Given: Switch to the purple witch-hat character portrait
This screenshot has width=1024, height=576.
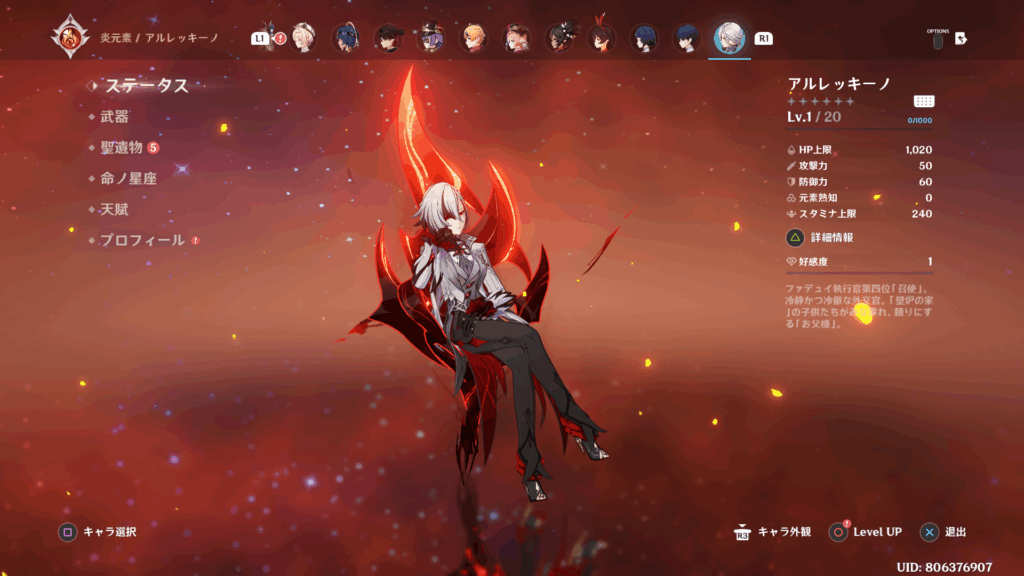Looking at the screenshot, I should tap(431, 38).
